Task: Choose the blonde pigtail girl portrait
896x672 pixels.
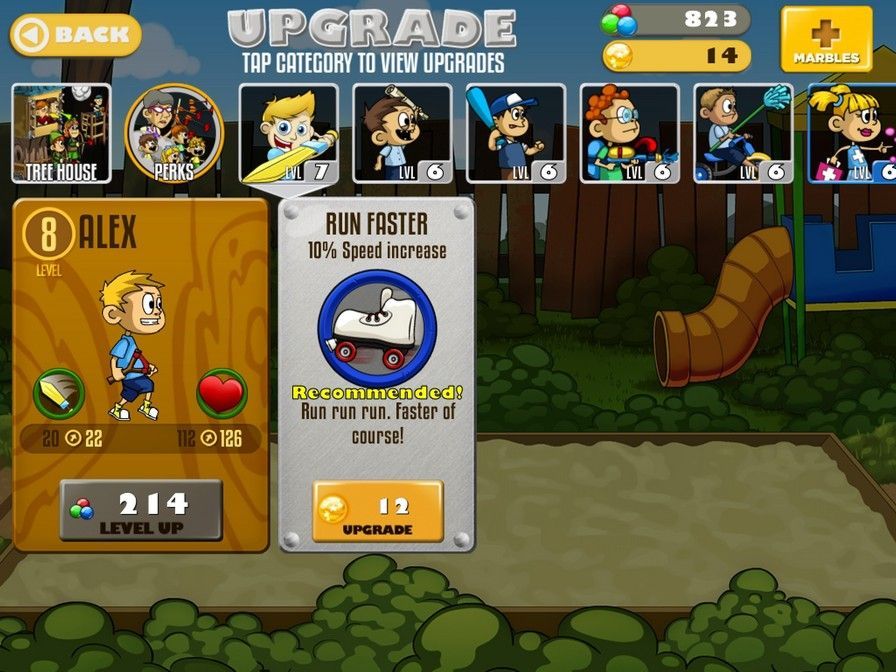Action: [852, 134]
